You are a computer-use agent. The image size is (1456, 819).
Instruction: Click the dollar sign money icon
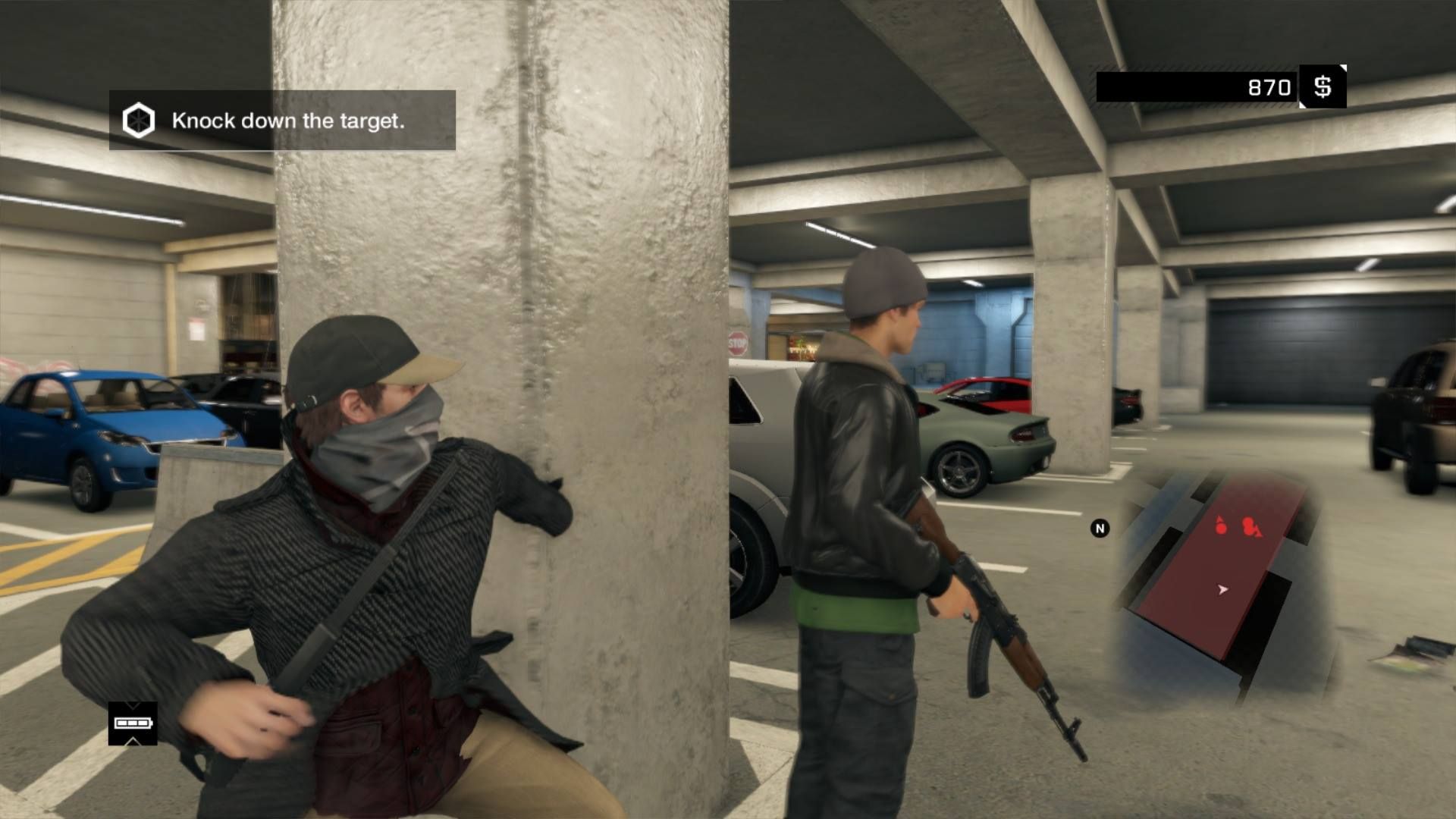tap(1323, 86)
